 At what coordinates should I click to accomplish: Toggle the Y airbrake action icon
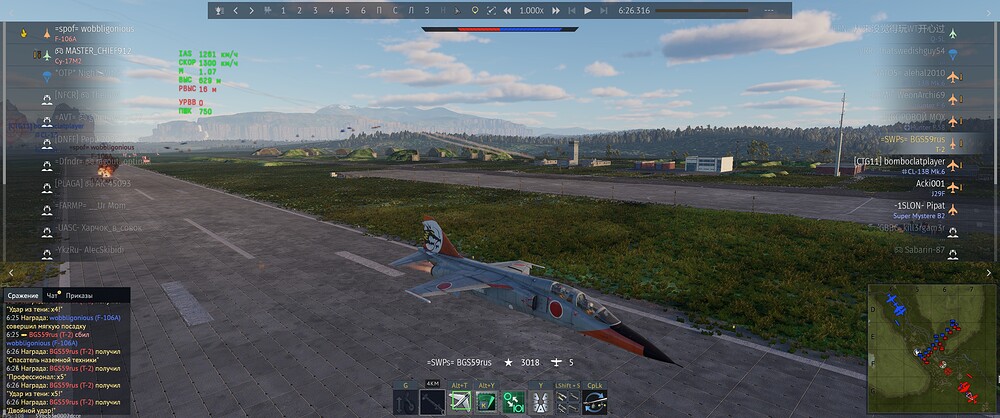tap(541, 402)
